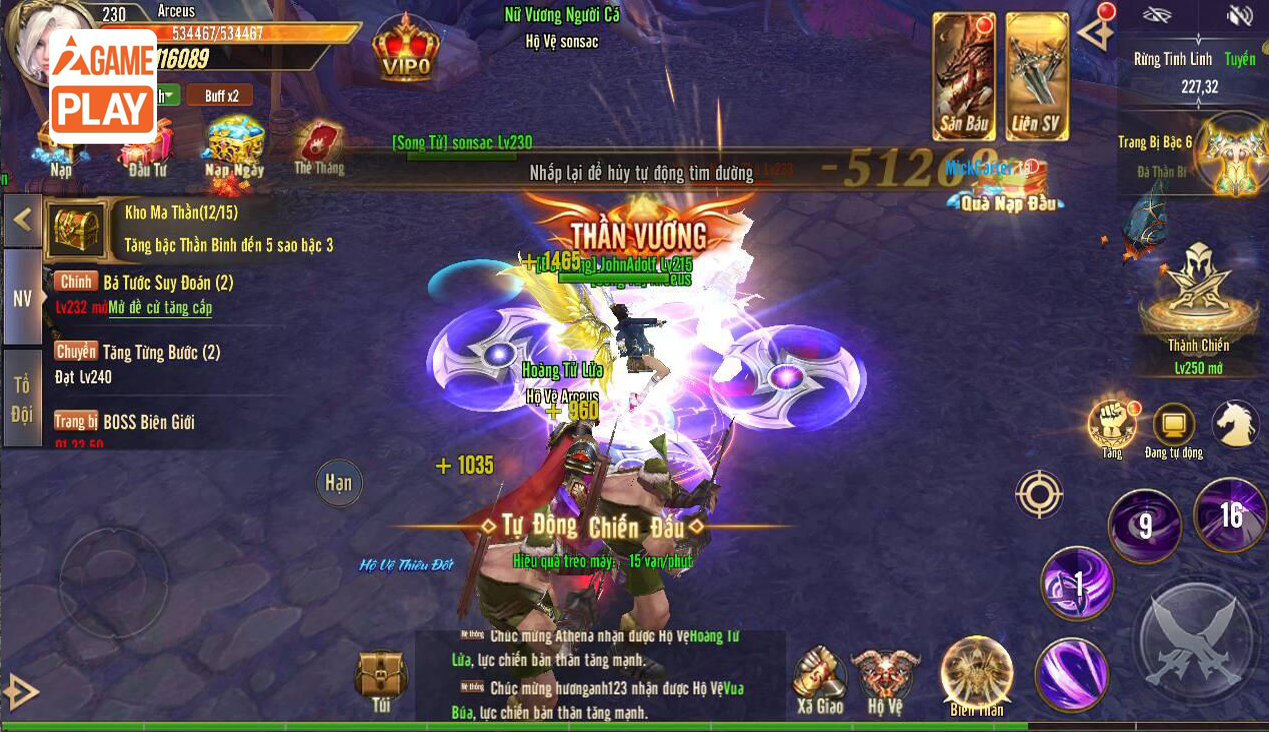Viewport: 1269px width, 732px height.
Task: Open the Săn Báu dragon event
Action: click(x=963, y=77)
